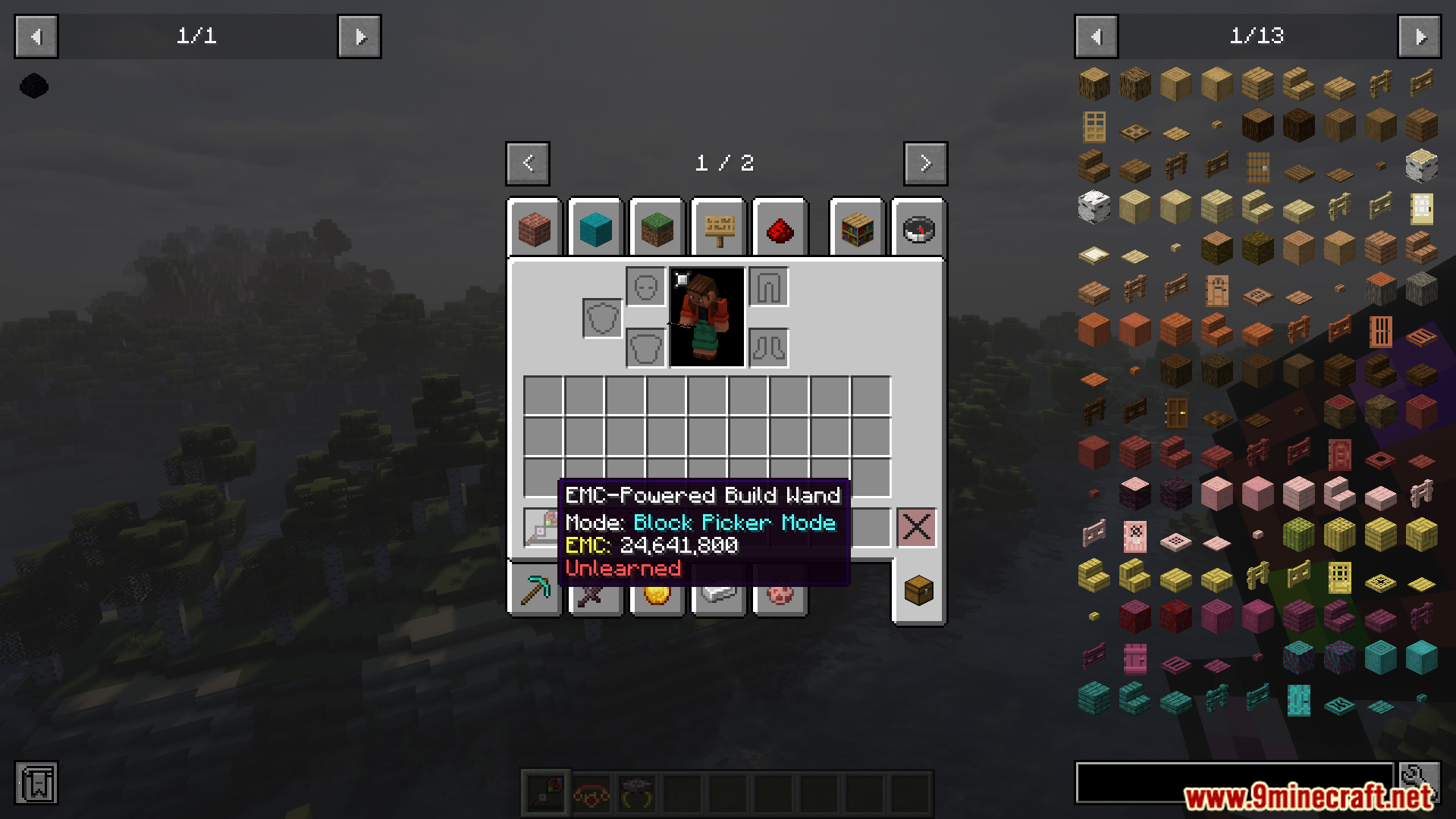Screen dimensions: 1456x819
Task: Select the grass block tab
Action: (x=657, y=229)
